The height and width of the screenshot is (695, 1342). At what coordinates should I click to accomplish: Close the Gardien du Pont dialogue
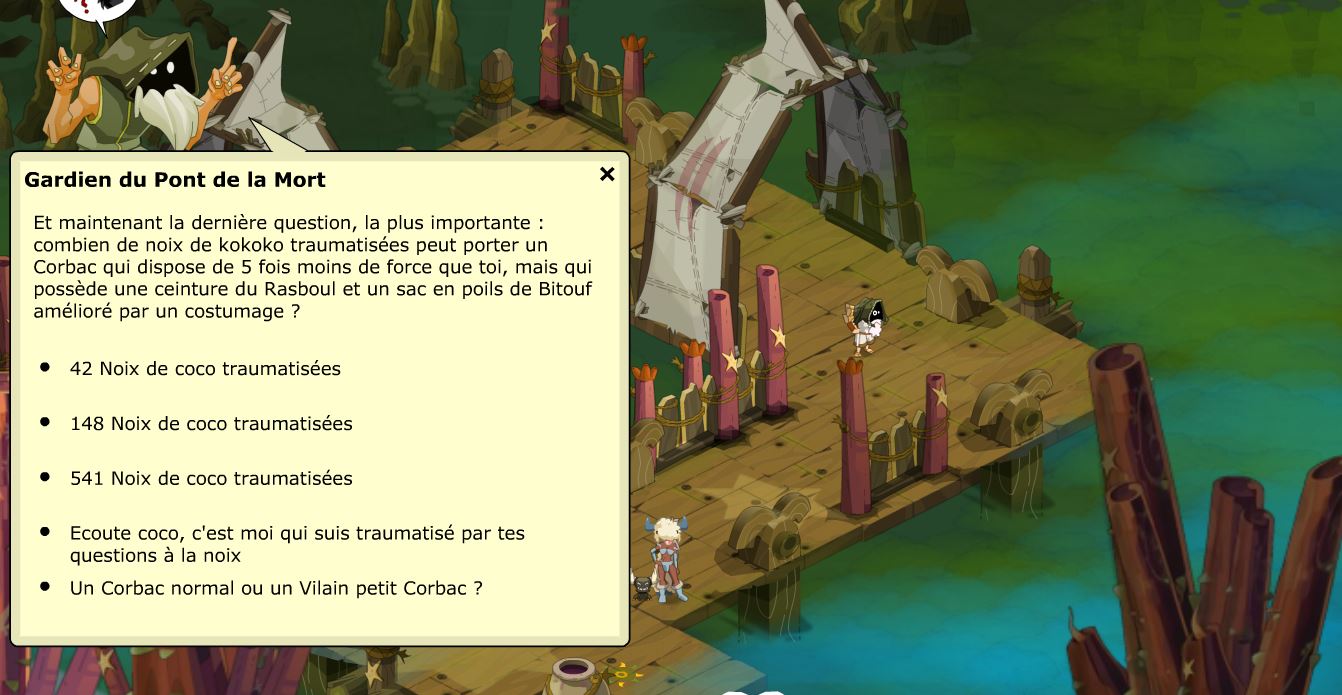click(x=607, y=174)
